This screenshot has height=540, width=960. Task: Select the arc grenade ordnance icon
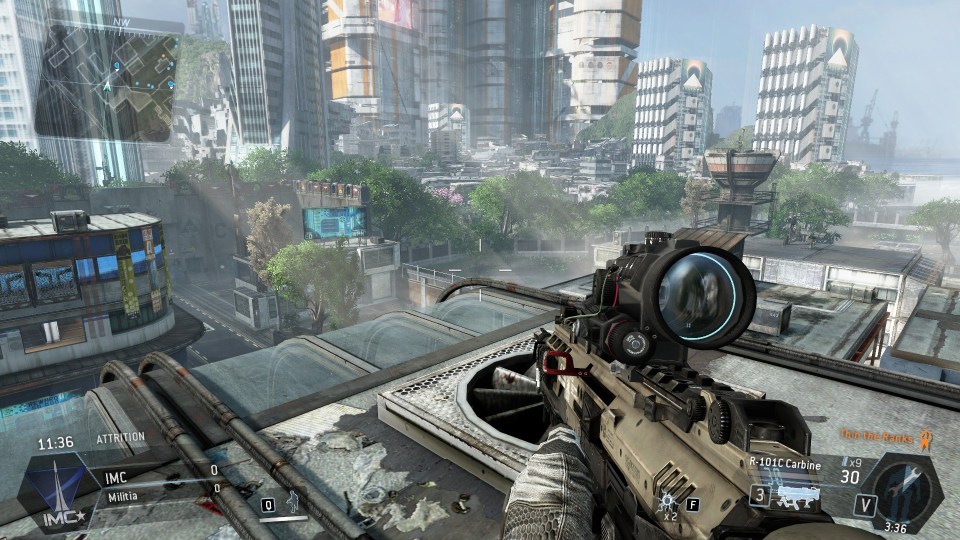click(667, 499)
